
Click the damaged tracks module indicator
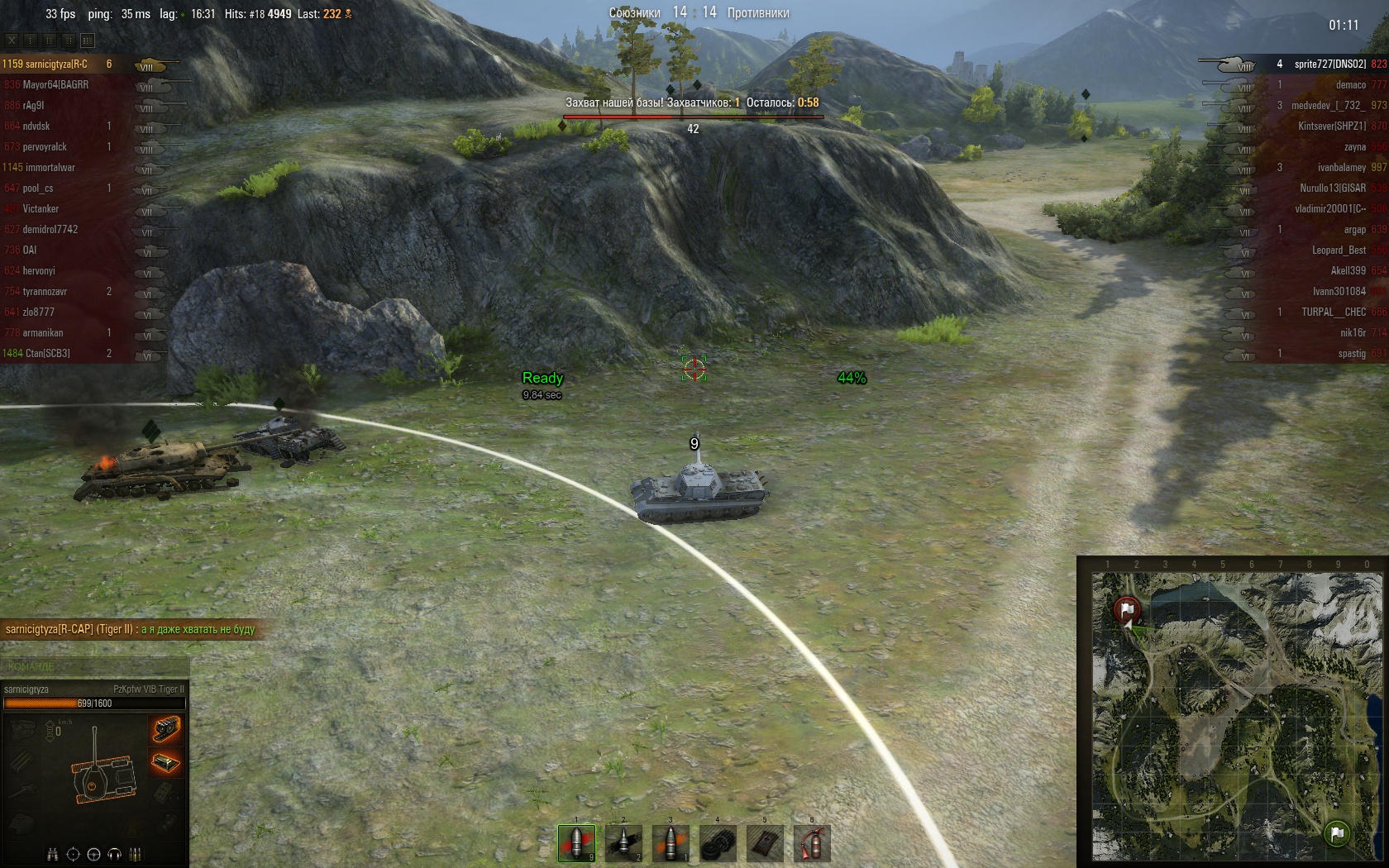point(165,729)
